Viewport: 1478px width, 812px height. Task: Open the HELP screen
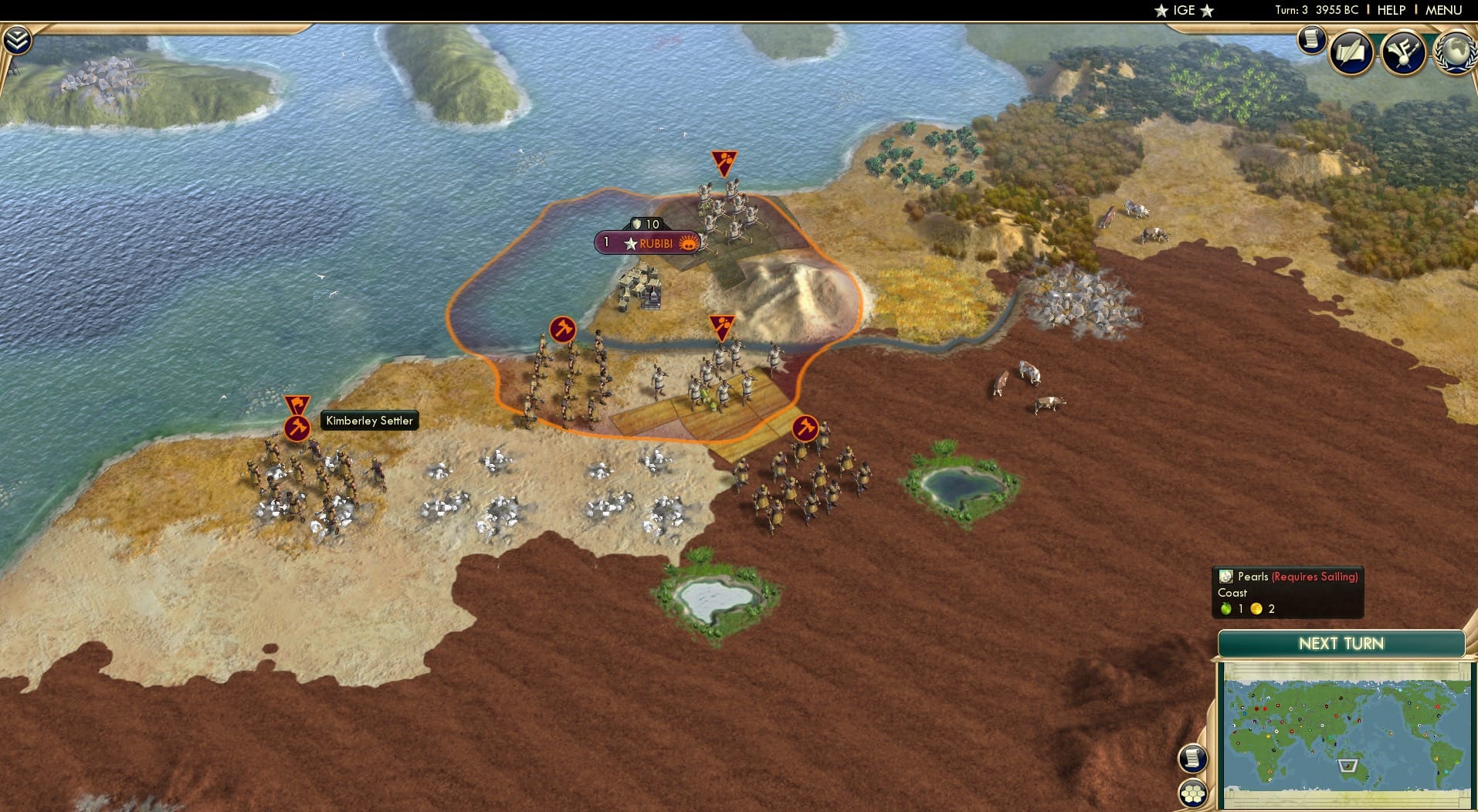tap(1391, 10)
